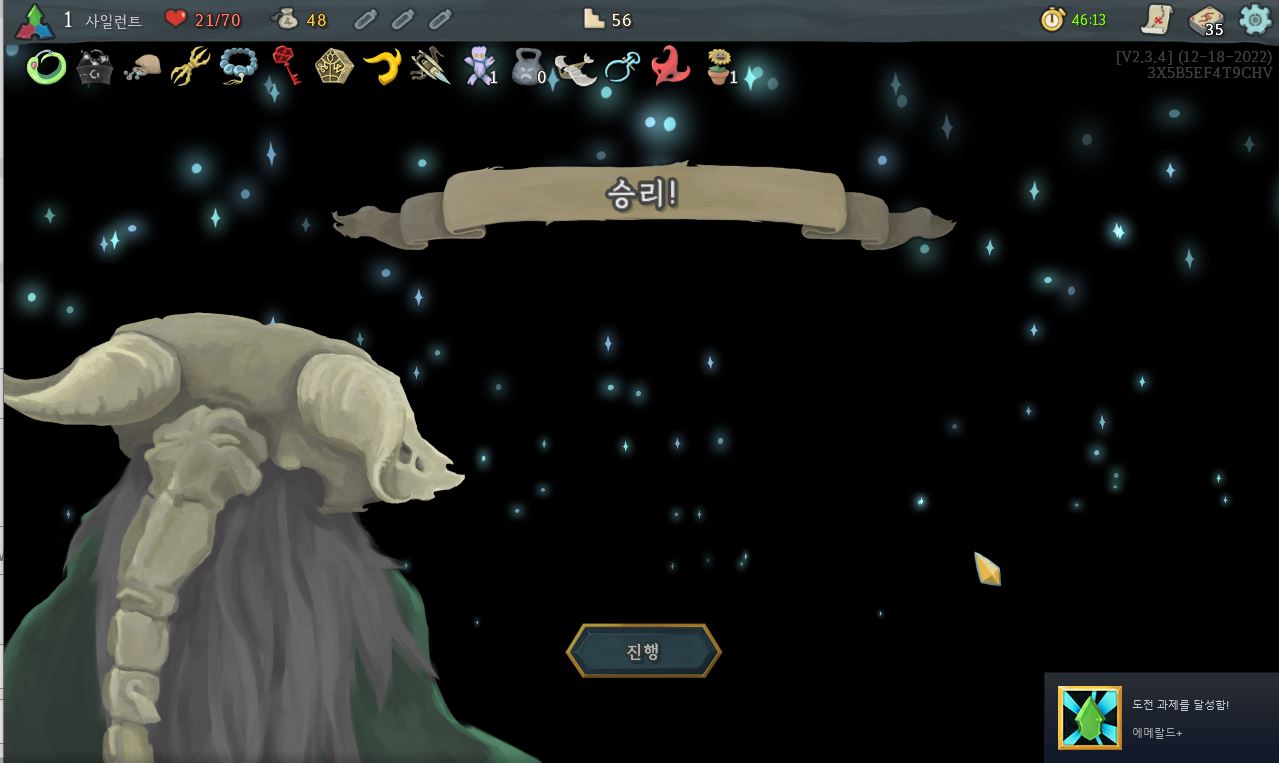Inspect the red key relic
The image size is (1279, 763).
coord(286,66)
